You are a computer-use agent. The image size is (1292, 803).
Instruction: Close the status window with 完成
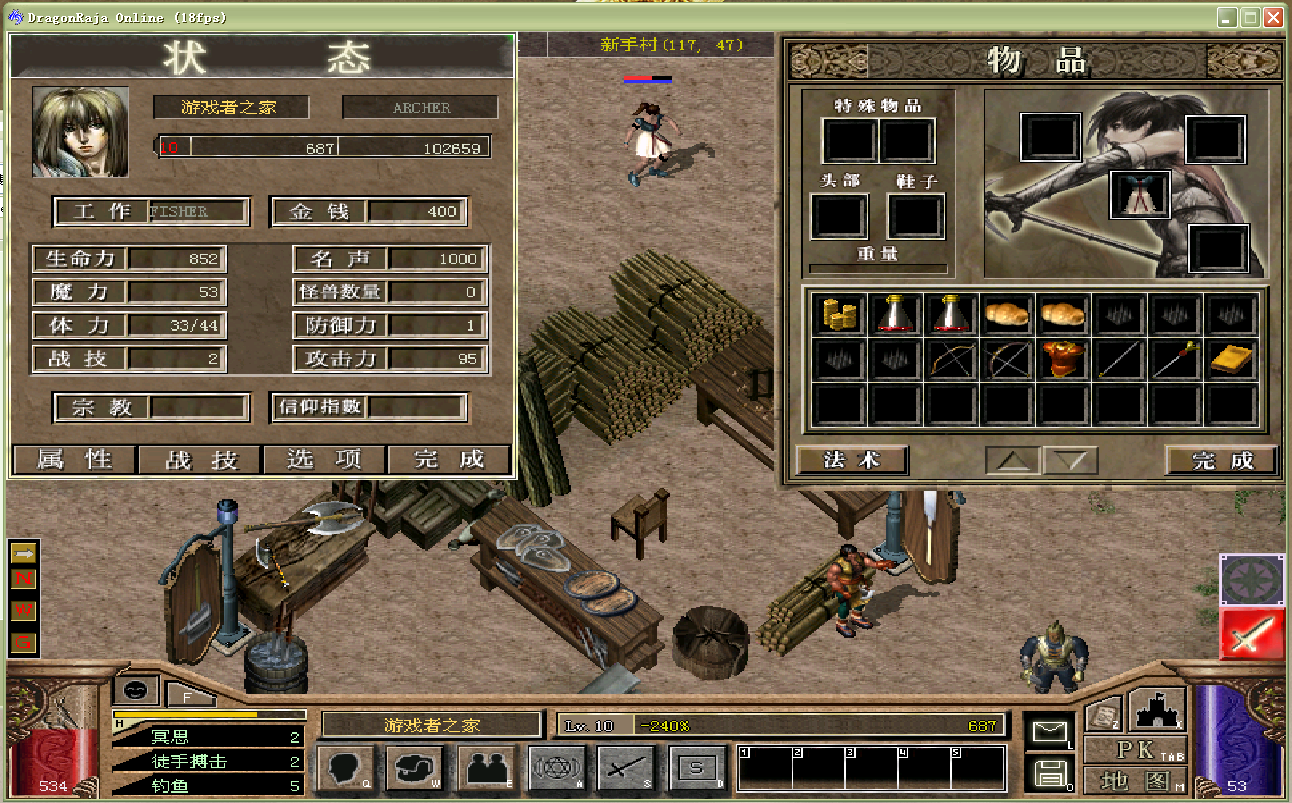pos(449,460)
